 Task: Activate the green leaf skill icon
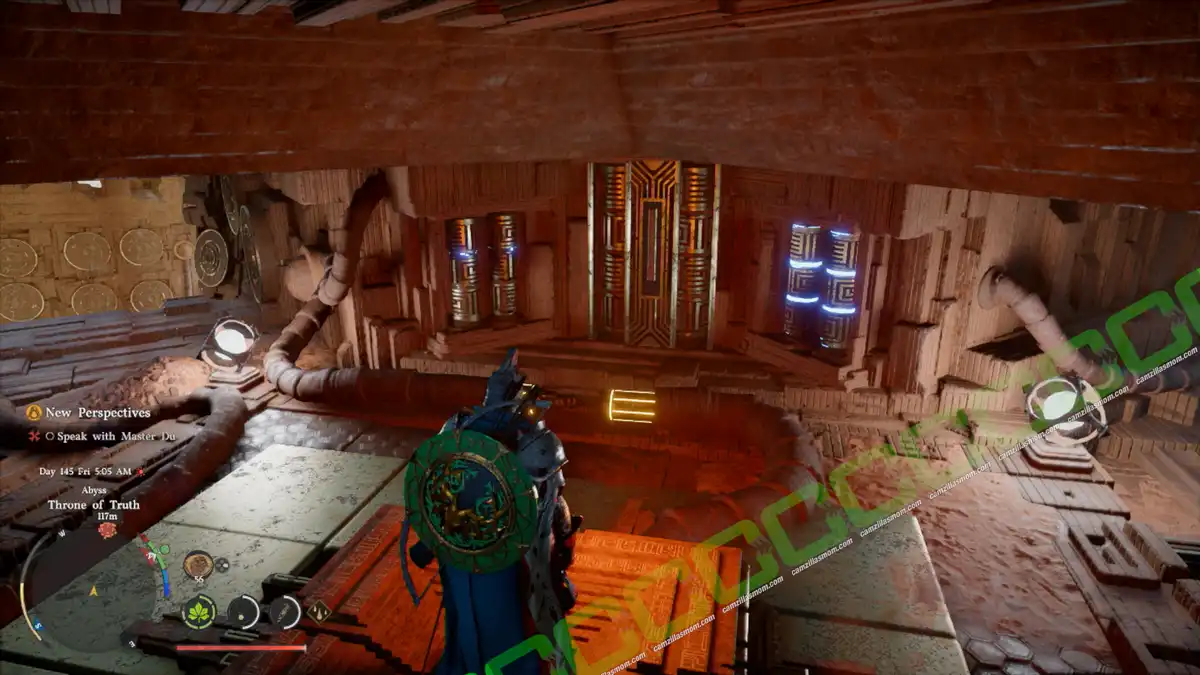199,611
